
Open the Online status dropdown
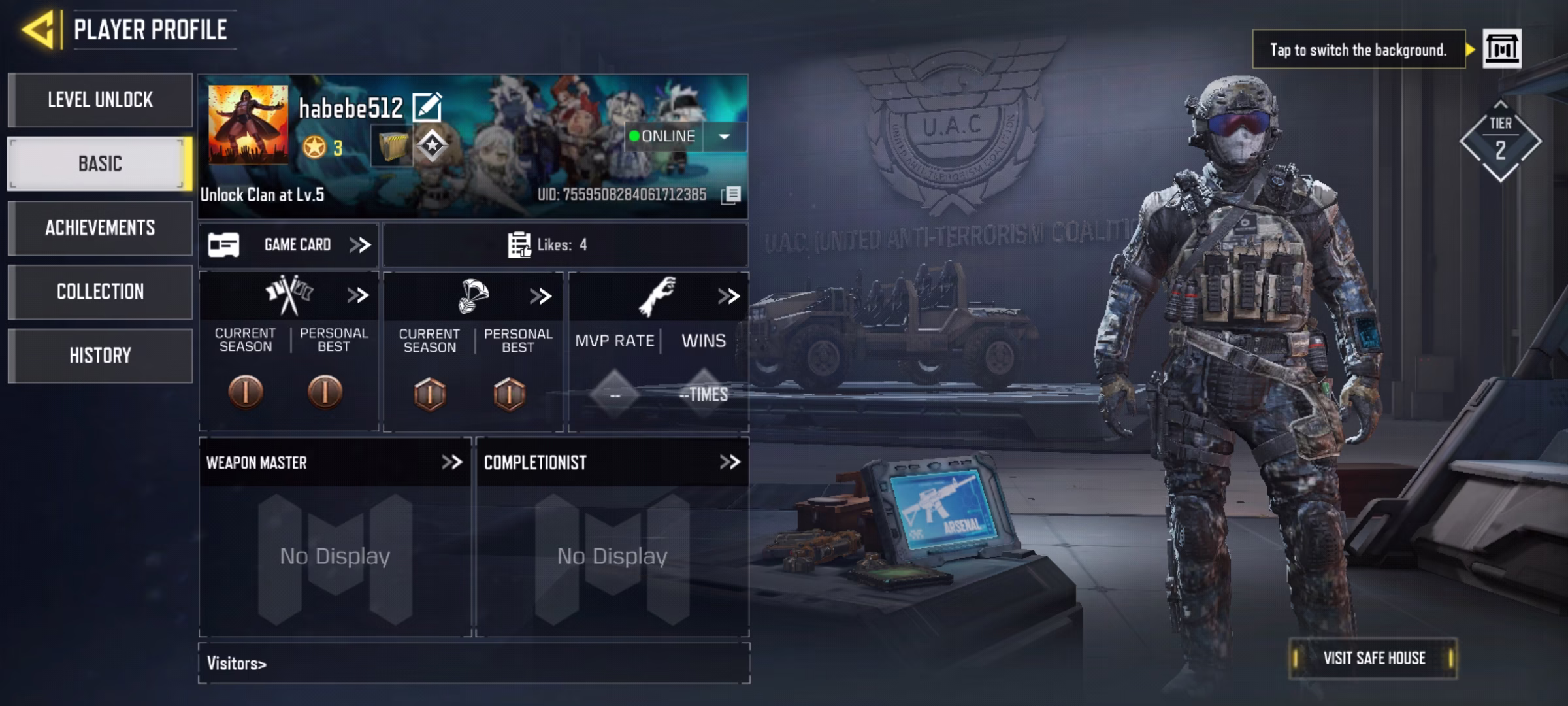(x=724, y=137)
